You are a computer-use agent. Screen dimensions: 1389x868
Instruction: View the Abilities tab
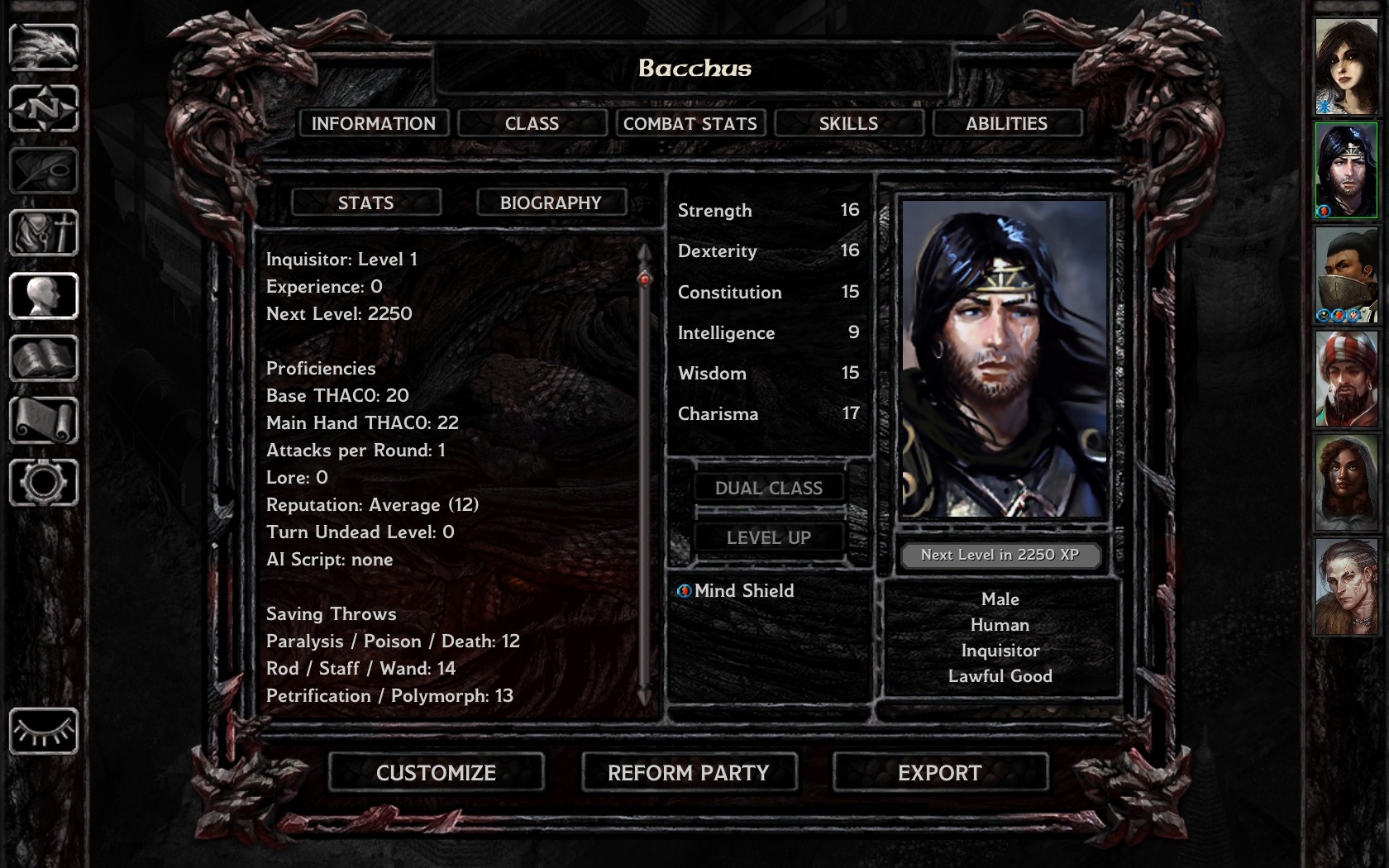point(1006,123)
